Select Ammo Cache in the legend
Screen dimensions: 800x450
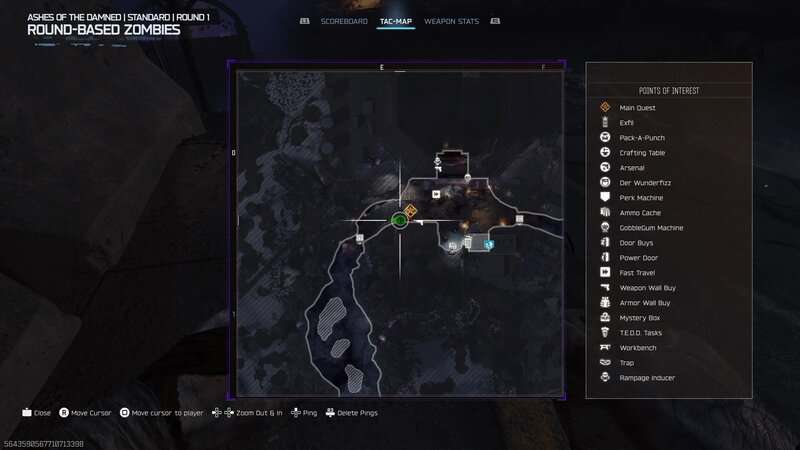coord(639,213)
